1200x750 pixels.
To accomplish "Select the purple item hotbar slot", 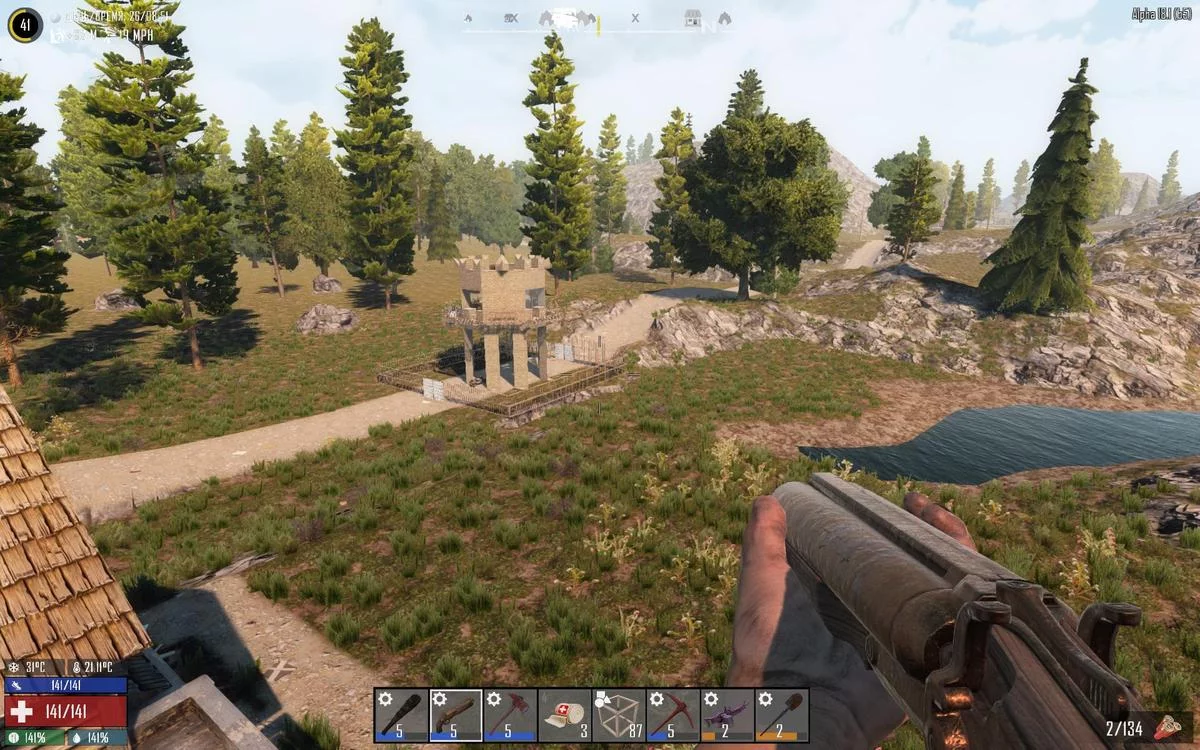I will 727,715.
